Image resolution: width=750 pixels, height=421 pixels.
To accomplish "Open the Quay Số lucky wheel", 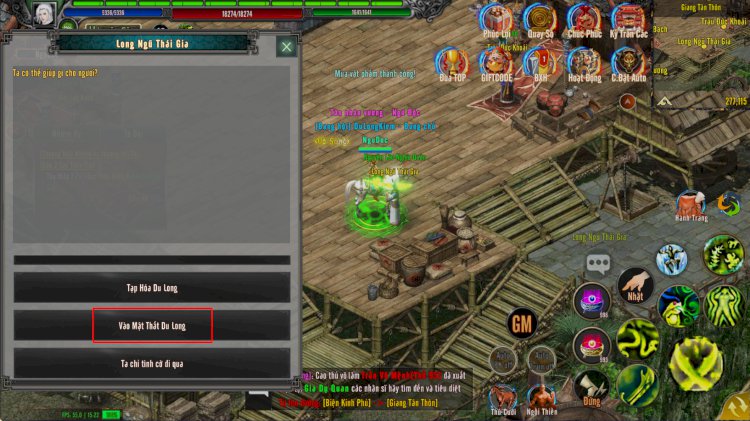I will coord(541,20).
